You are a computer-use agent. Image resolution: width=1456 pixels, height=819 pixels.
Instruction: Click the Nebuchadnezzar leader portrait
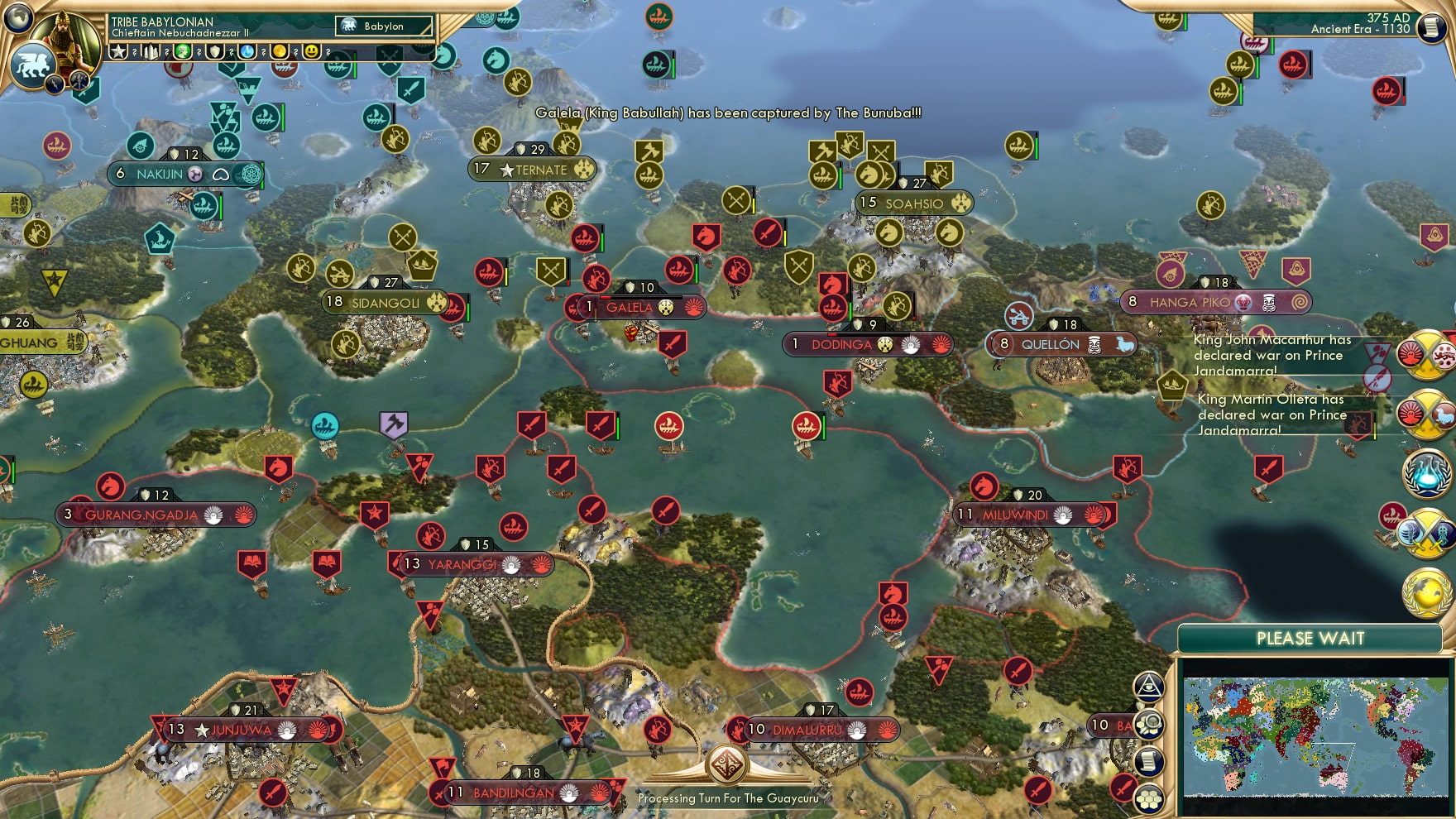(x=66, y=41)
